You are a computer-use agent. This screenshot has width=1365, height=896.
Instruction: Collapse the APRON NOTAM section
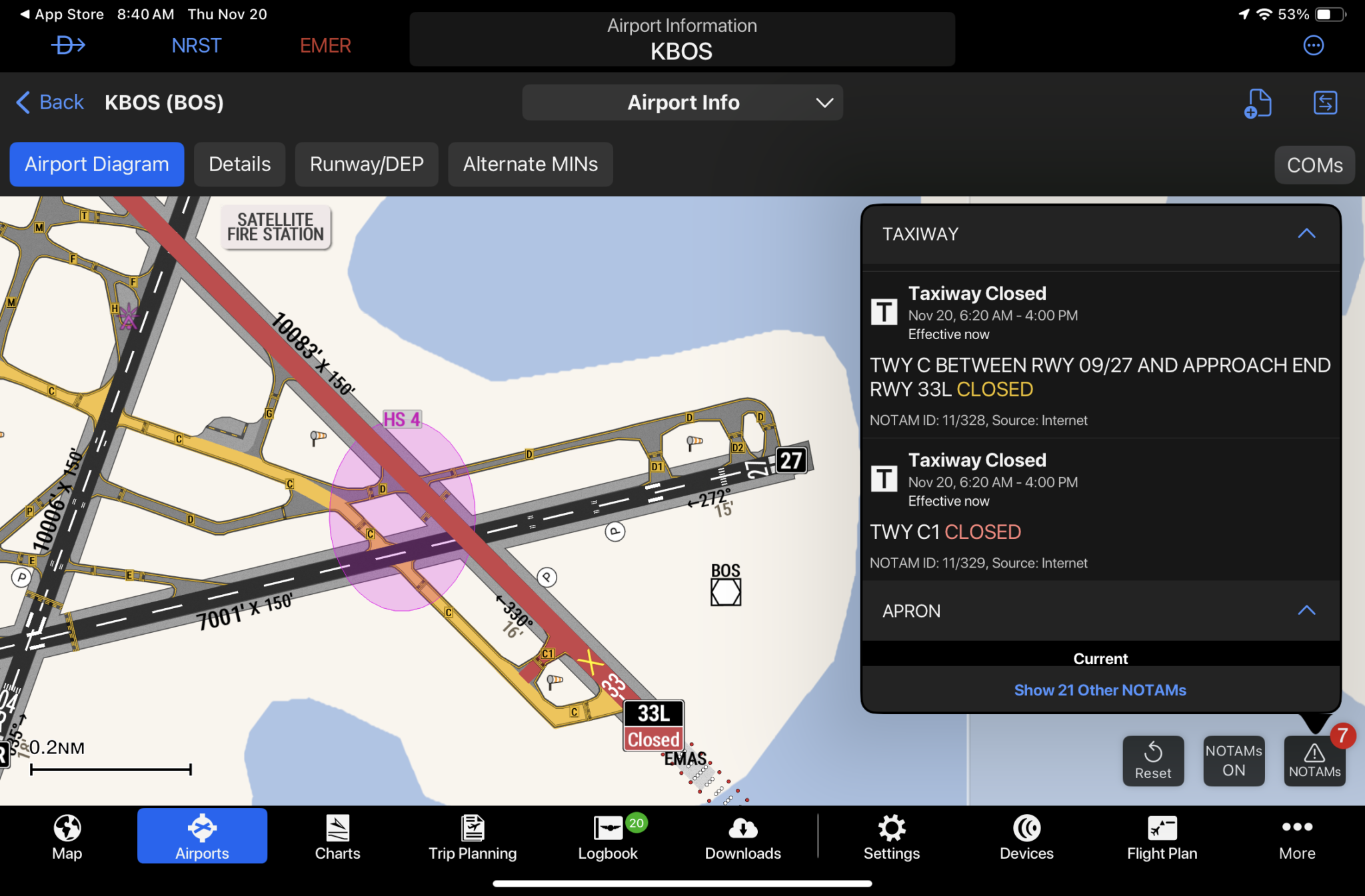pyautogui.click(x=1306, y=611)
